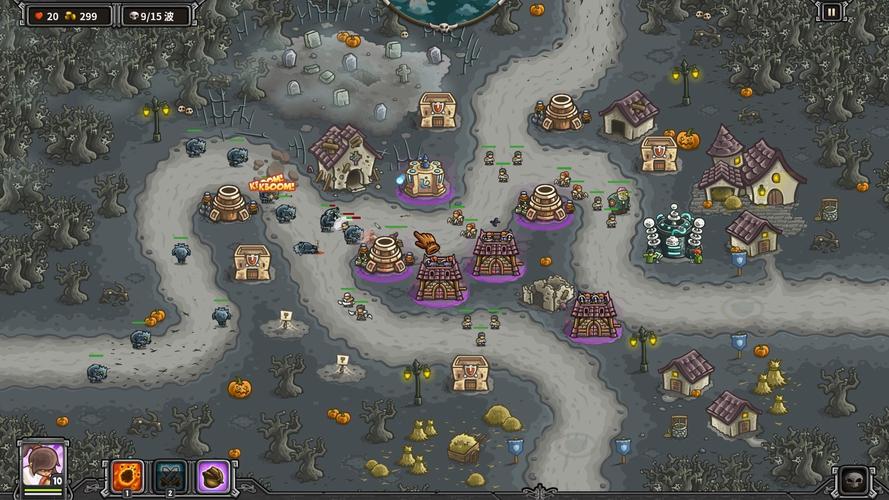This screenshot has width=889, height=500.
Task: Activate the Rain of Fire meteor spell
Action: (x=127, y=474)
